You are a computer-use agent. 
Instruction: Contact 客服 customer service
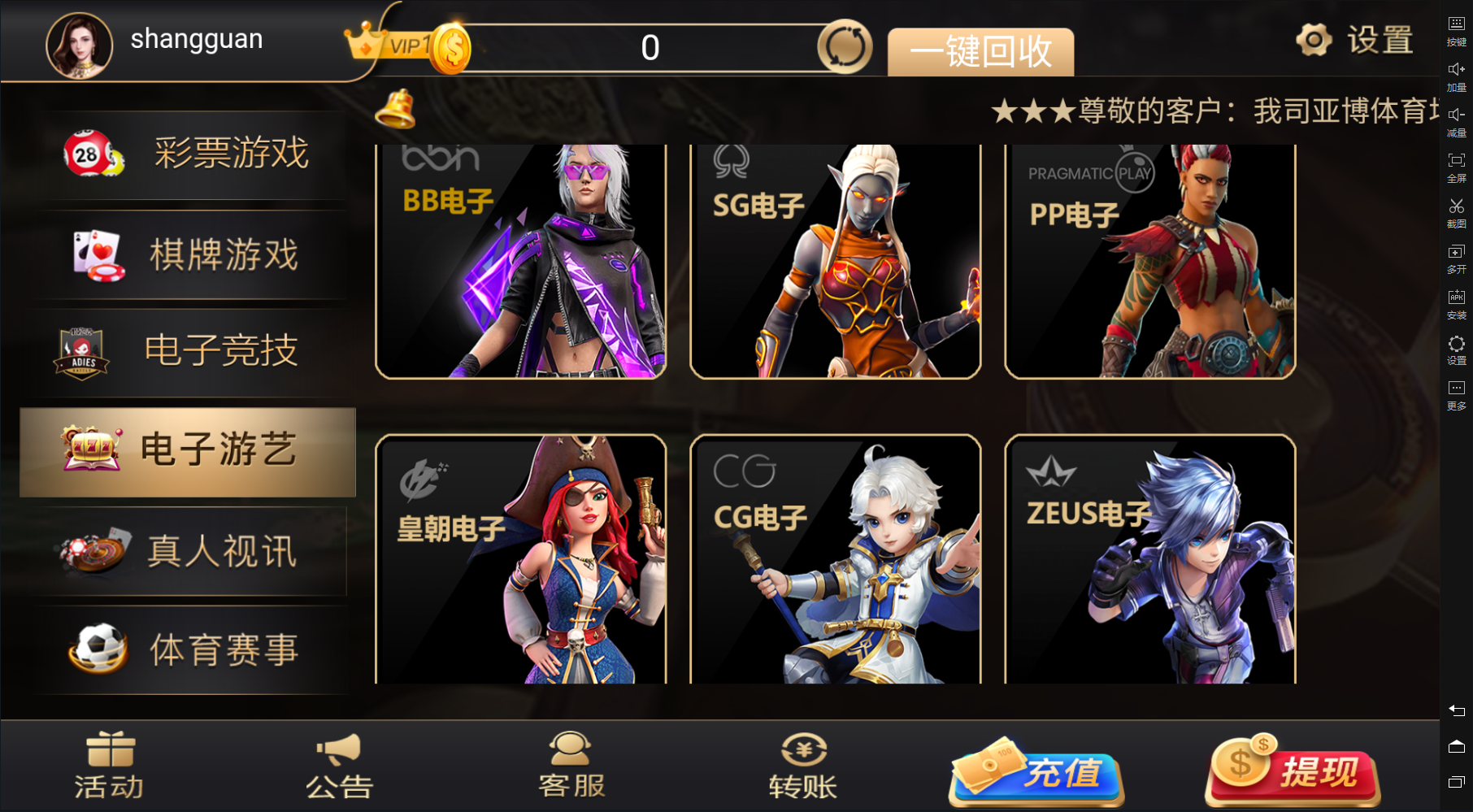571,766
